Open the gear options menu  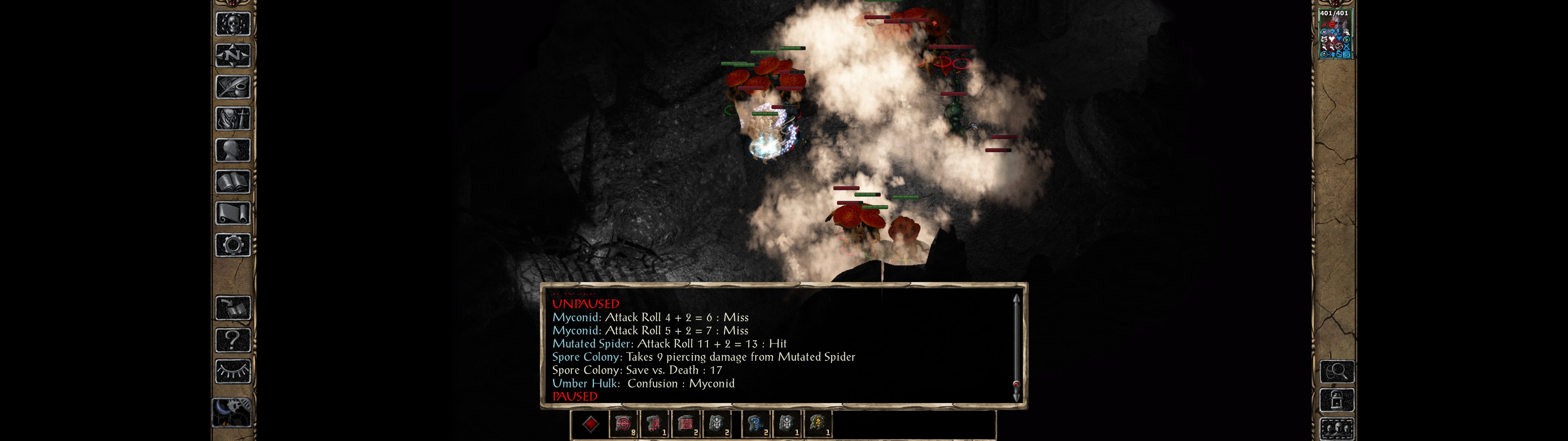tap(232, 245)
